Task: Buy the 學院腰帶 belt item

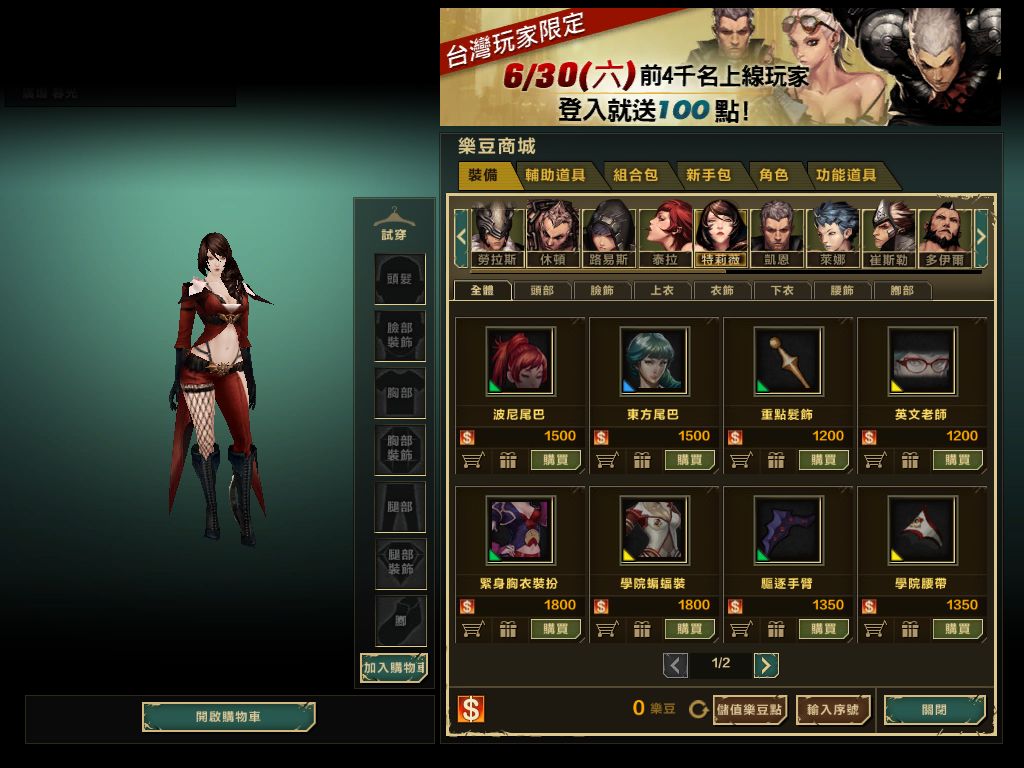Action: [x=957, y=629]
